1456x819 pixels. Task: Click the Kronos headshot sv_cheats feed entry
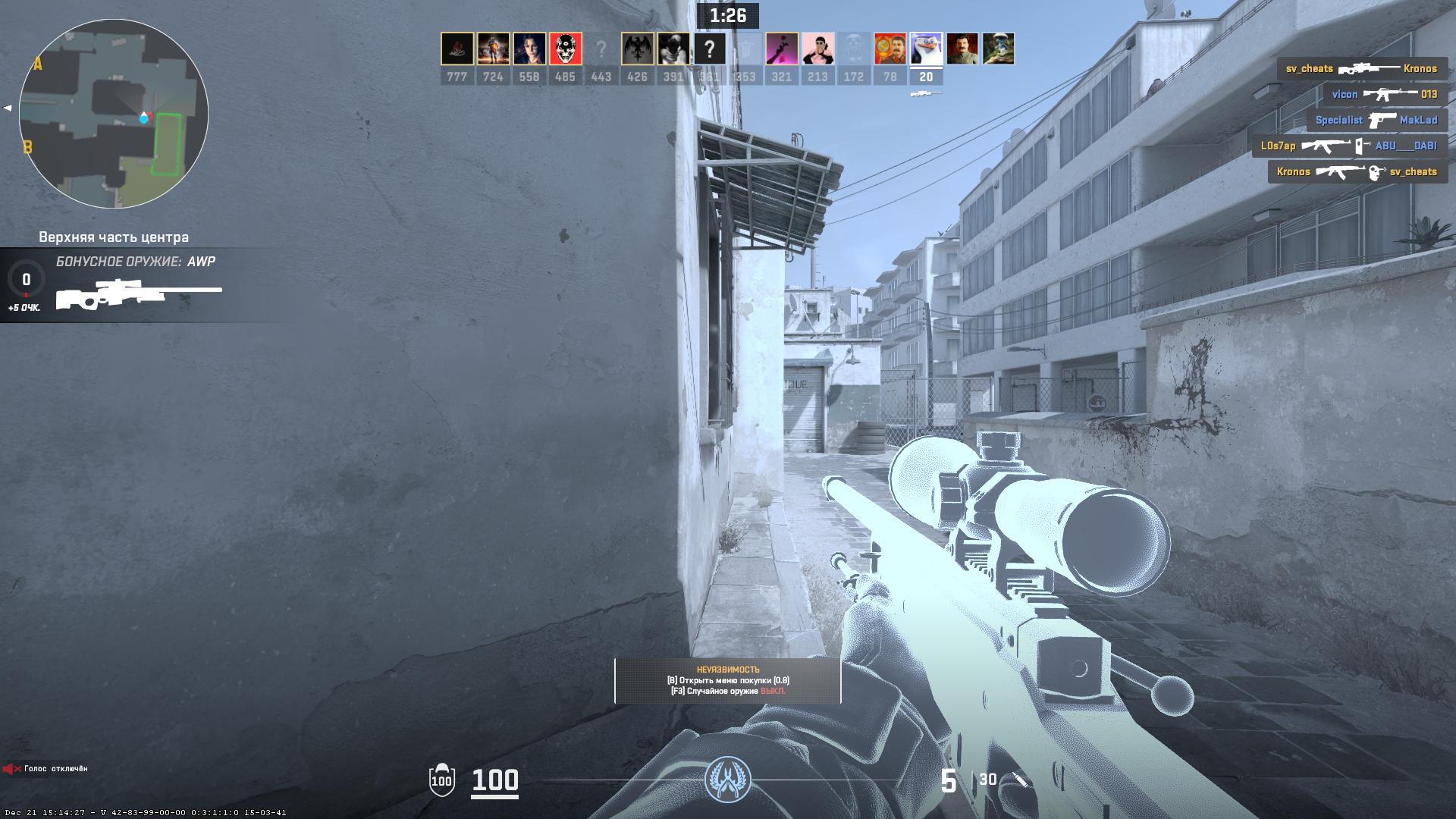tap(1357, 172)
